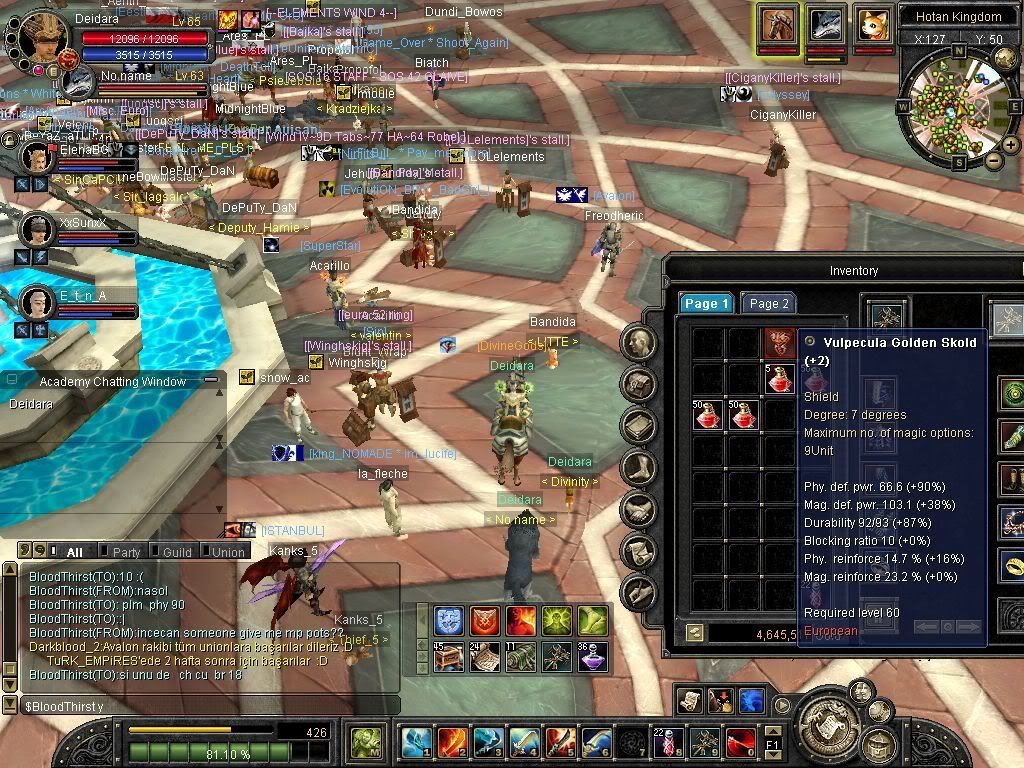
Task: Activate the green skull buff skill
Action: 557,621
